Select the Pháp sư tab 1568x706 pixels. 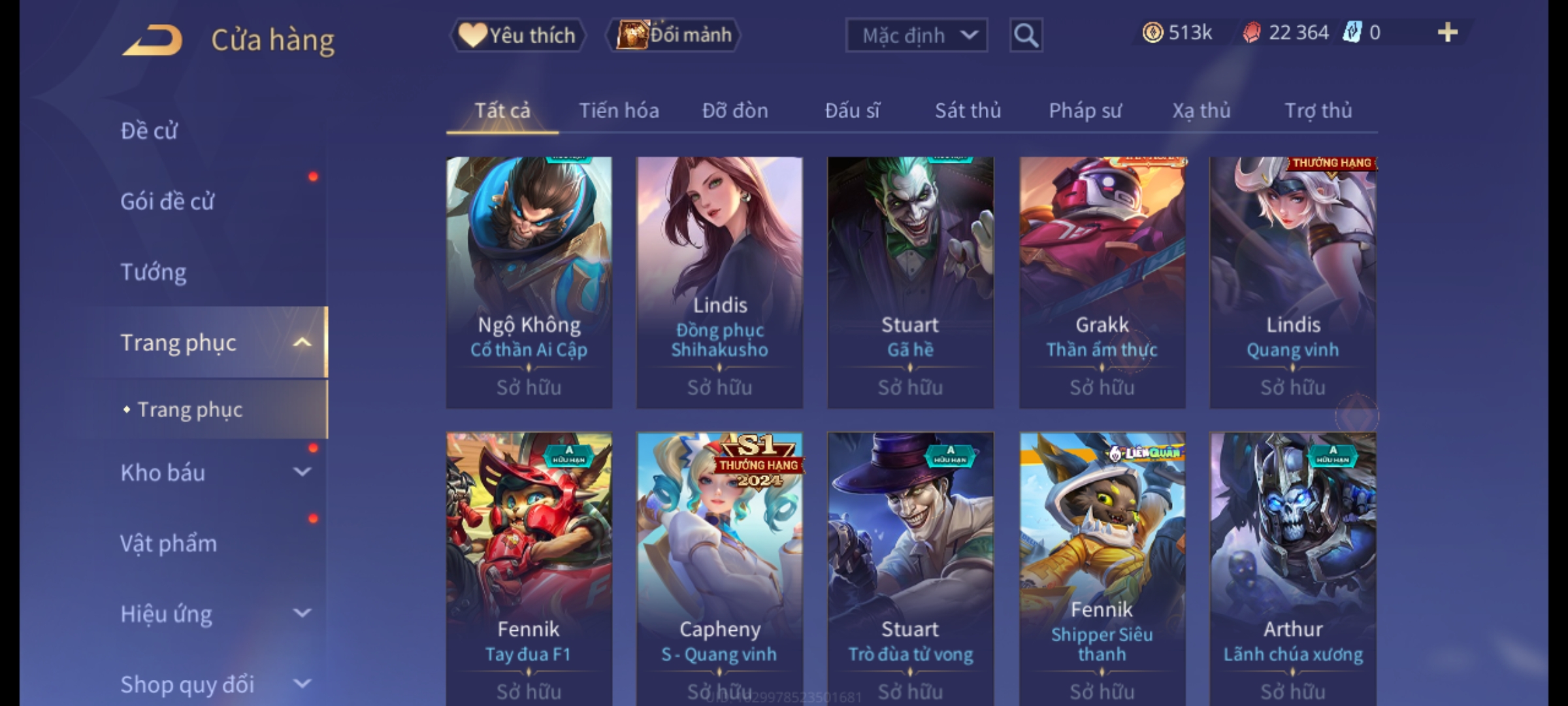tap(1085, 110)
